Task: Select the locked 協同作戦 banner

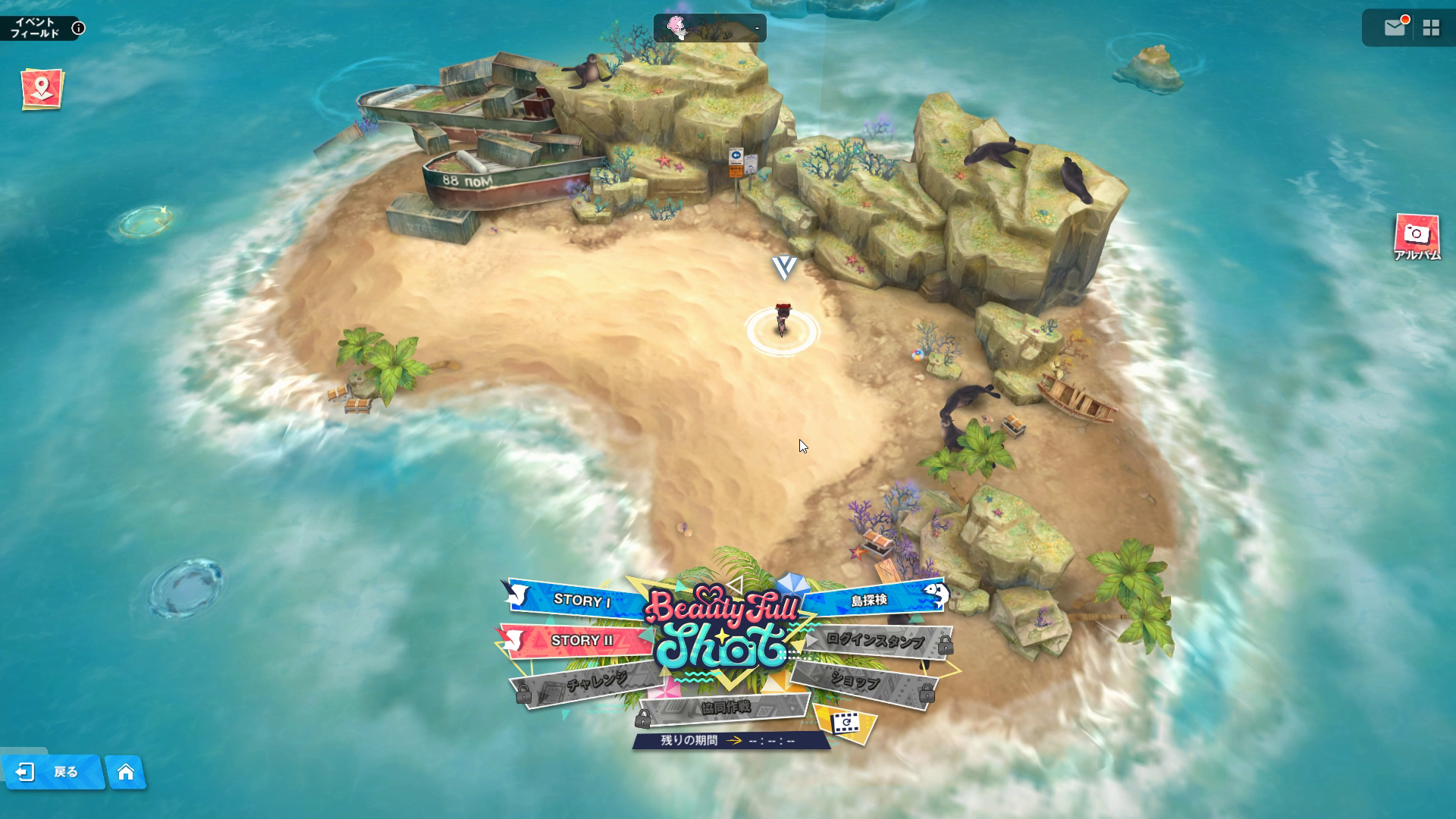Action: [x=726, y=708]
